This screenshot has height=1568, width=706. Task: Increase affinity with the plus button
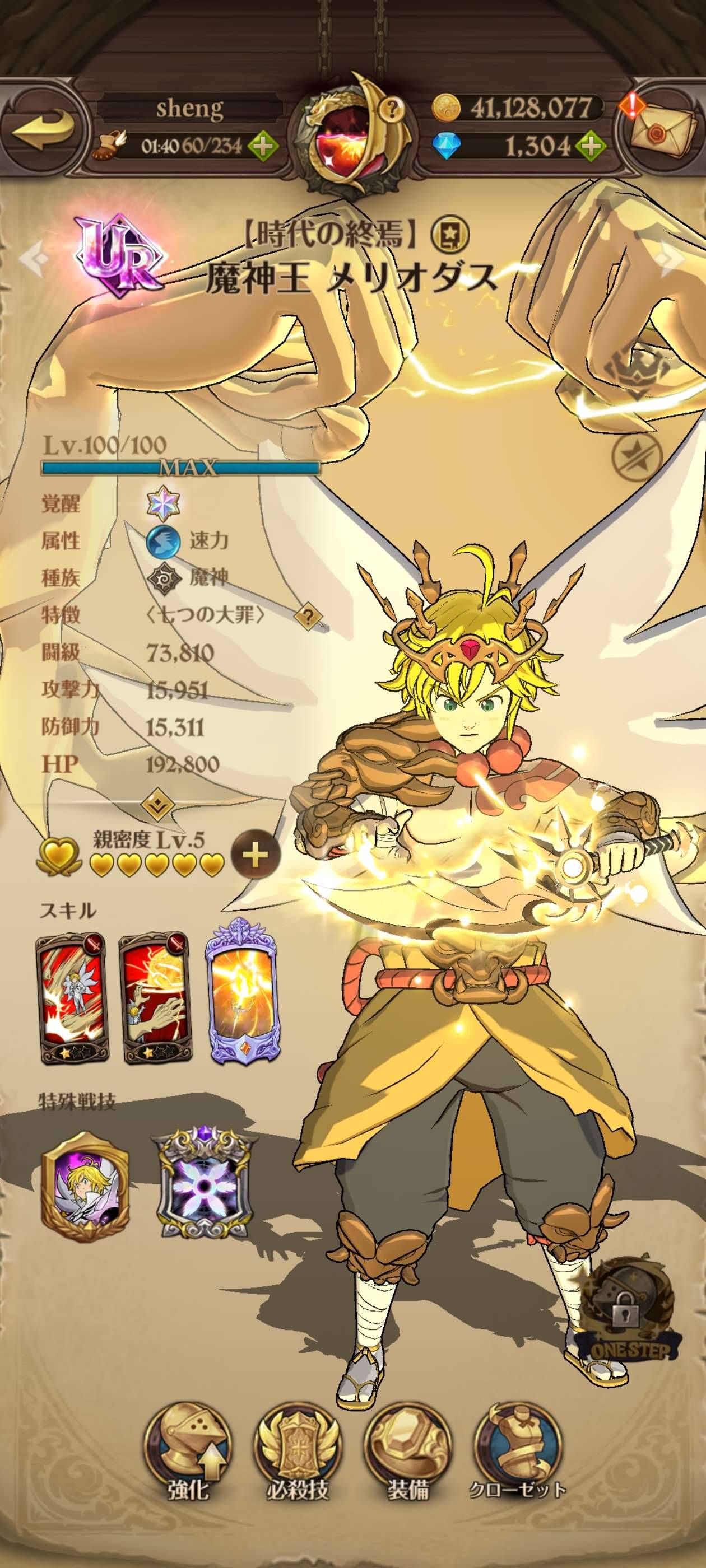pos(256,855)
